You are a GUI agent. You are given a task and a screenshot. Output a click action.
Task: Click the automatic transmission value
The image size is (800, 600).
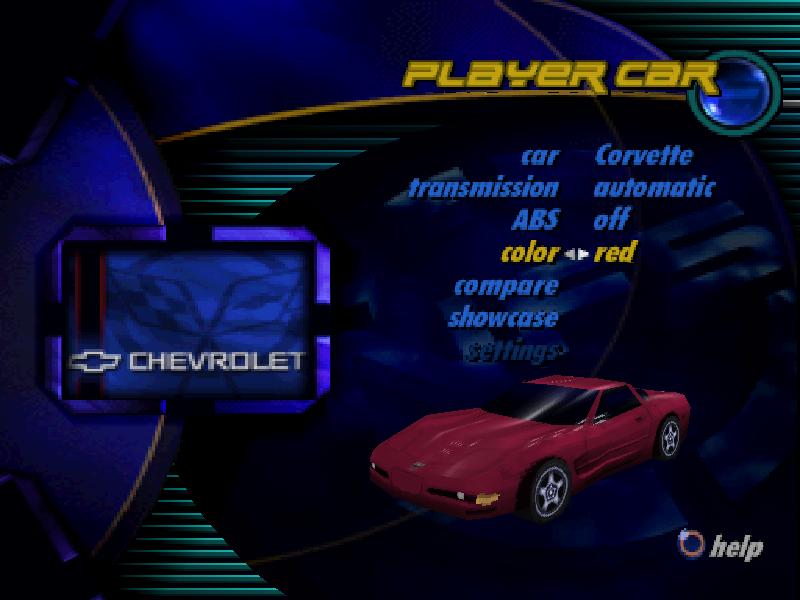click(654, 188)
